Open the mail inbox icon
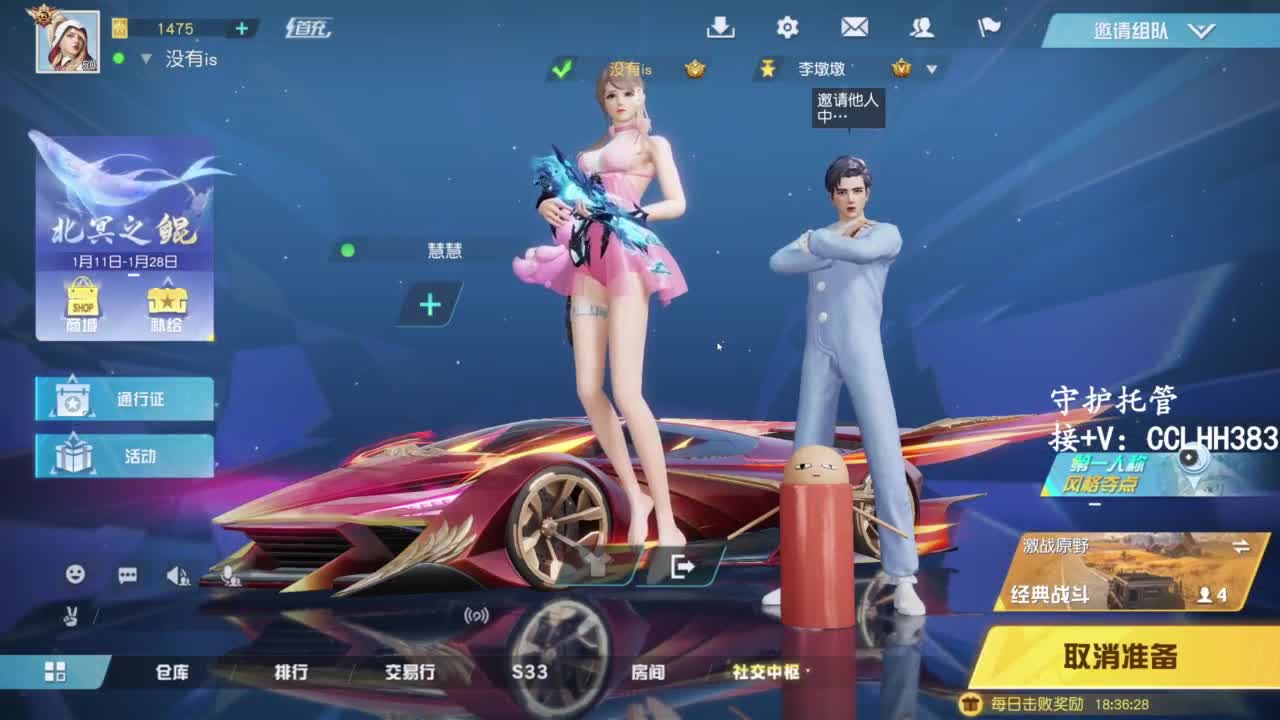The image size is (1280, 720). tap(855, 30)
